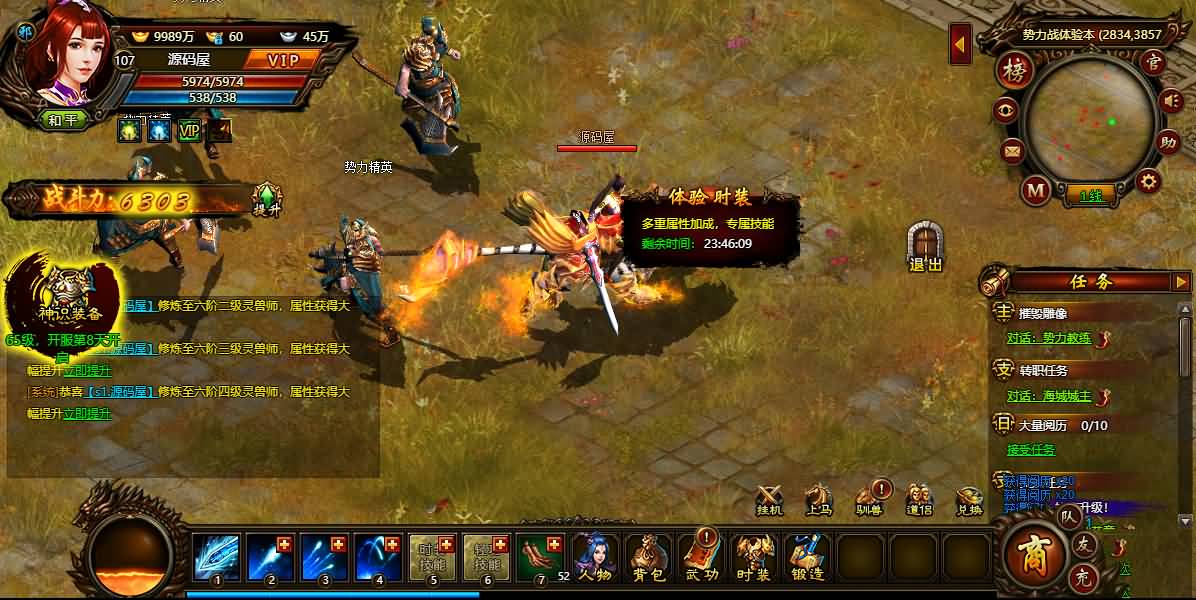
Task: Click the VIP button beside the name
Action: [284, 60]
